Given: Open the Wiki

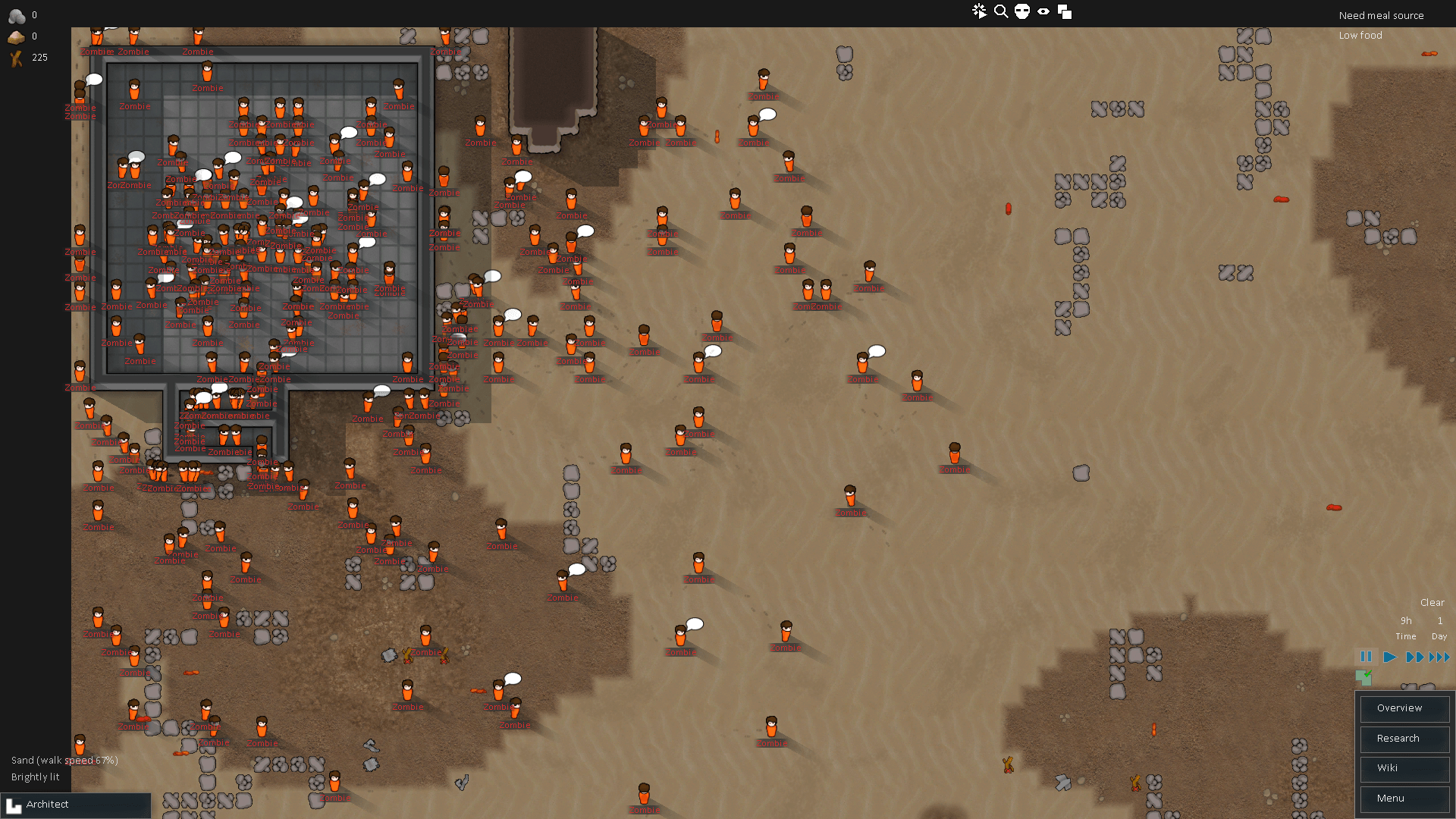Looking at the screenshot, I should (1404, 768).
